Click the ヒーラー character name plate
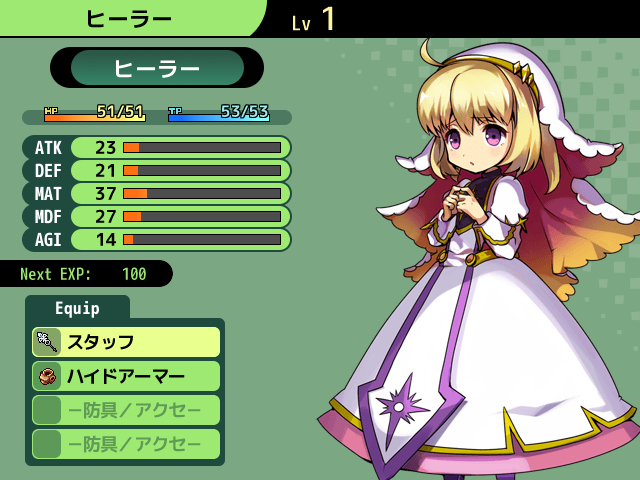The image size is (640, 480). pos(157,68)
